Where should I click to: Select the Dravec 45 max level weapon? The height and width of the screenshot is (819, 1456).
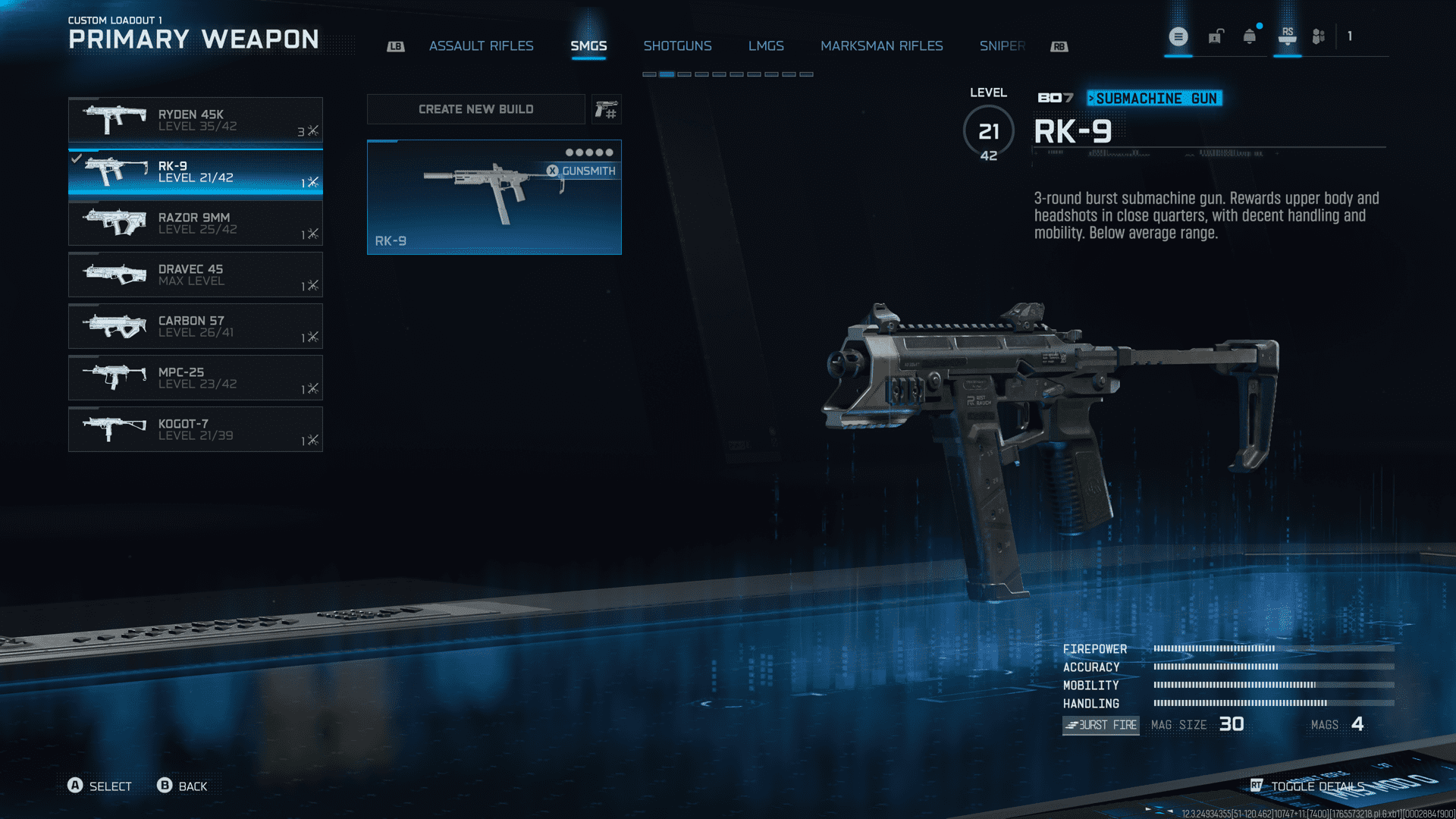point(195,275)
